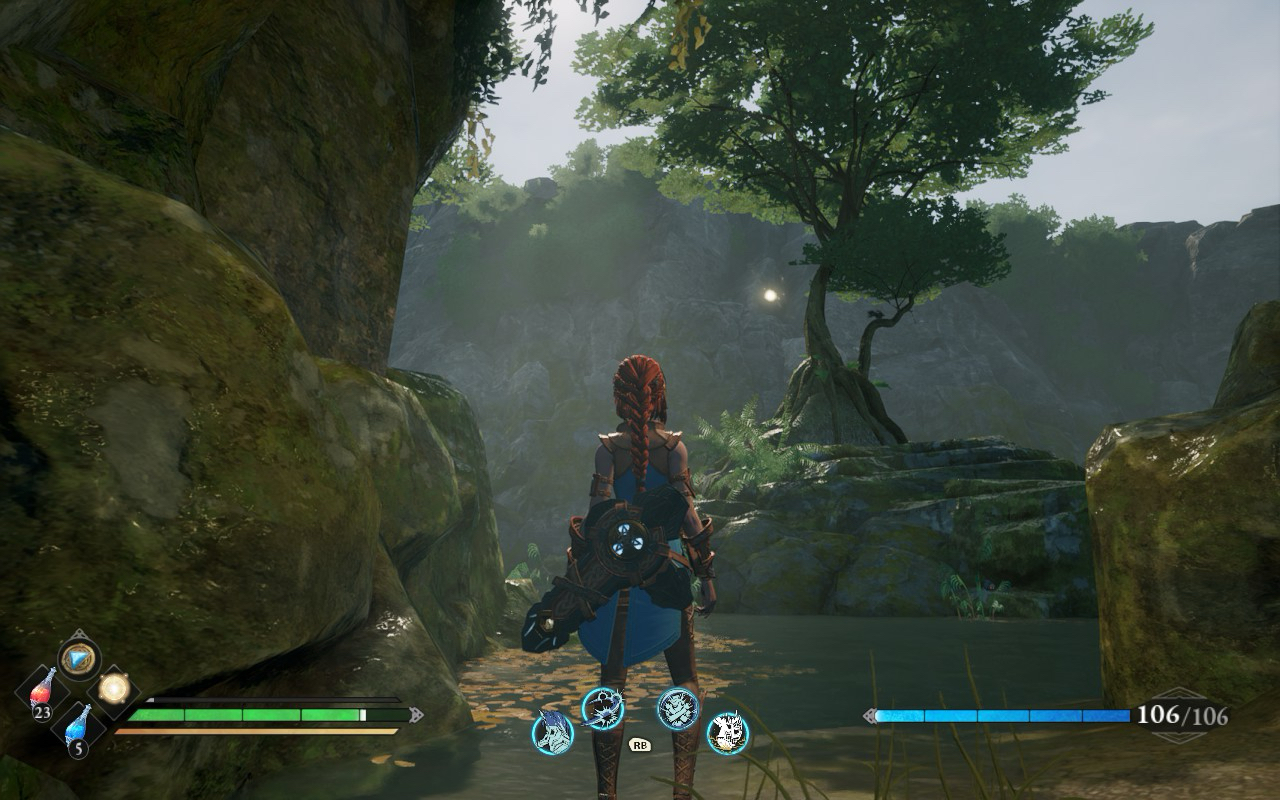Activate the white spiky beast ability
Viewport: 1280px width, 800px height.
pyautogui.click(x=728, y=732)
